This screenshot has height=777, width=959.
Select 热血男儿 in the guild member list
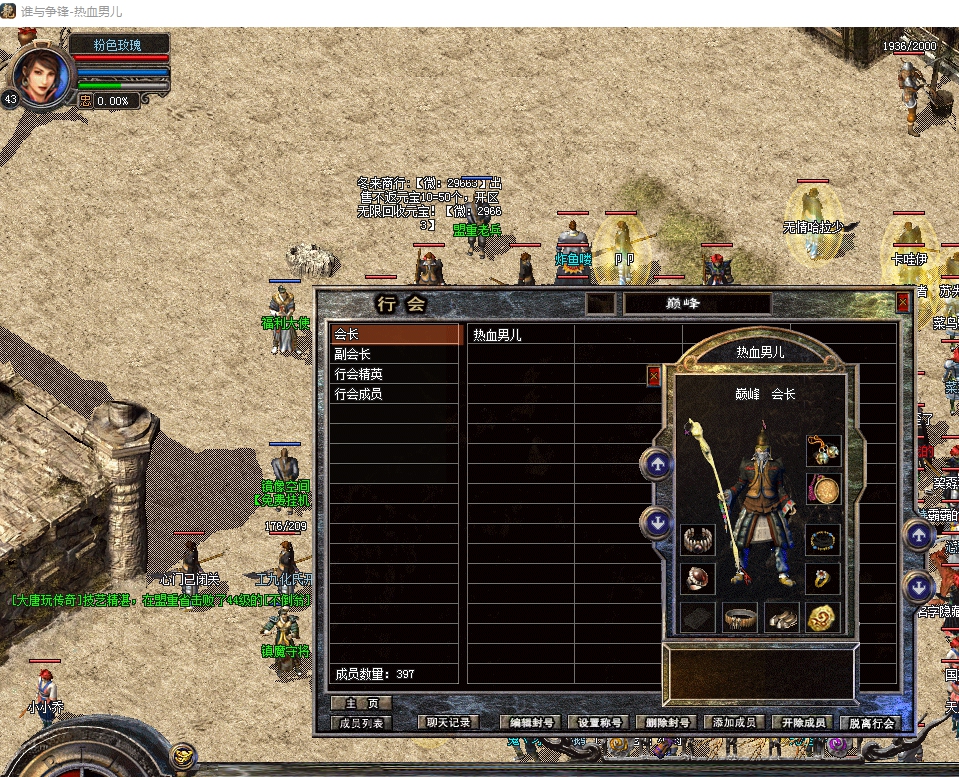click(497, 336)
